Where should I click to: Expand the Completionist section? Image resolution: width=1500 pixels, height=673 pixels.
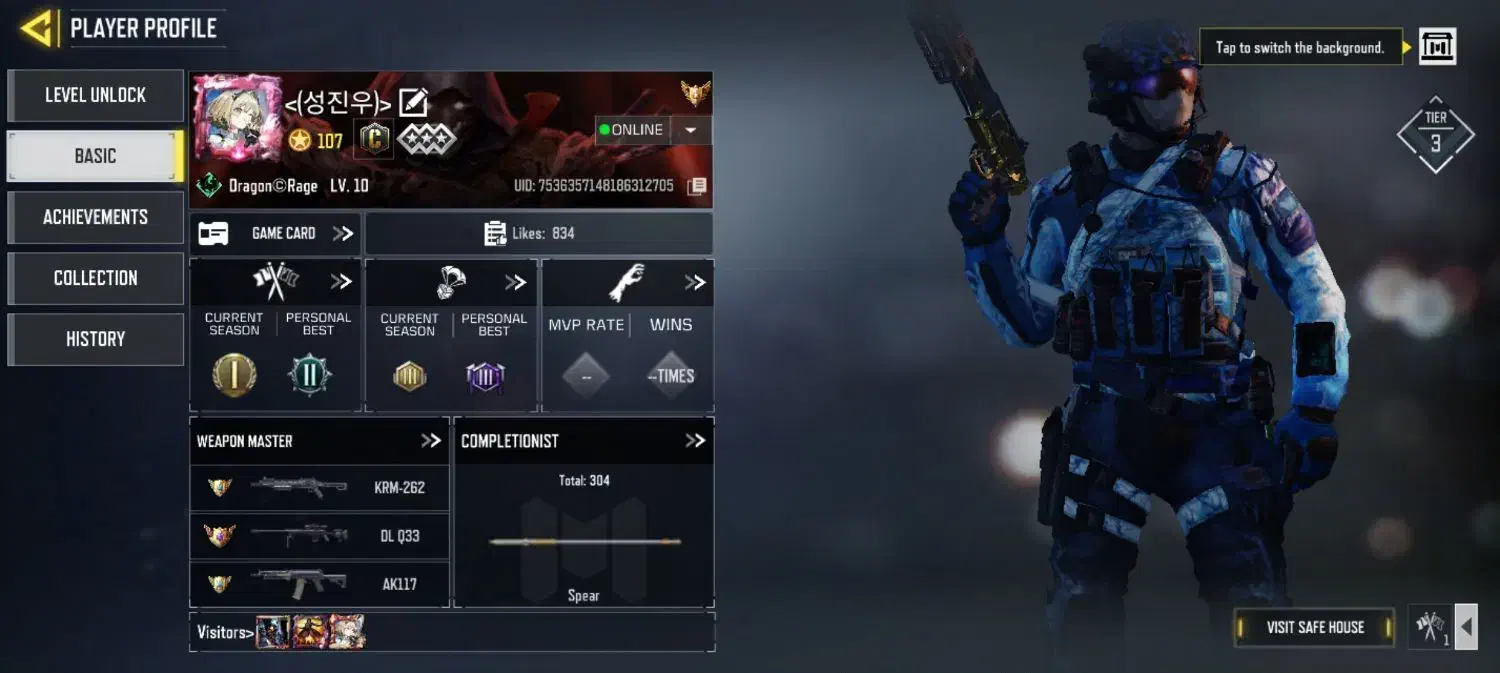pos(695,441)
